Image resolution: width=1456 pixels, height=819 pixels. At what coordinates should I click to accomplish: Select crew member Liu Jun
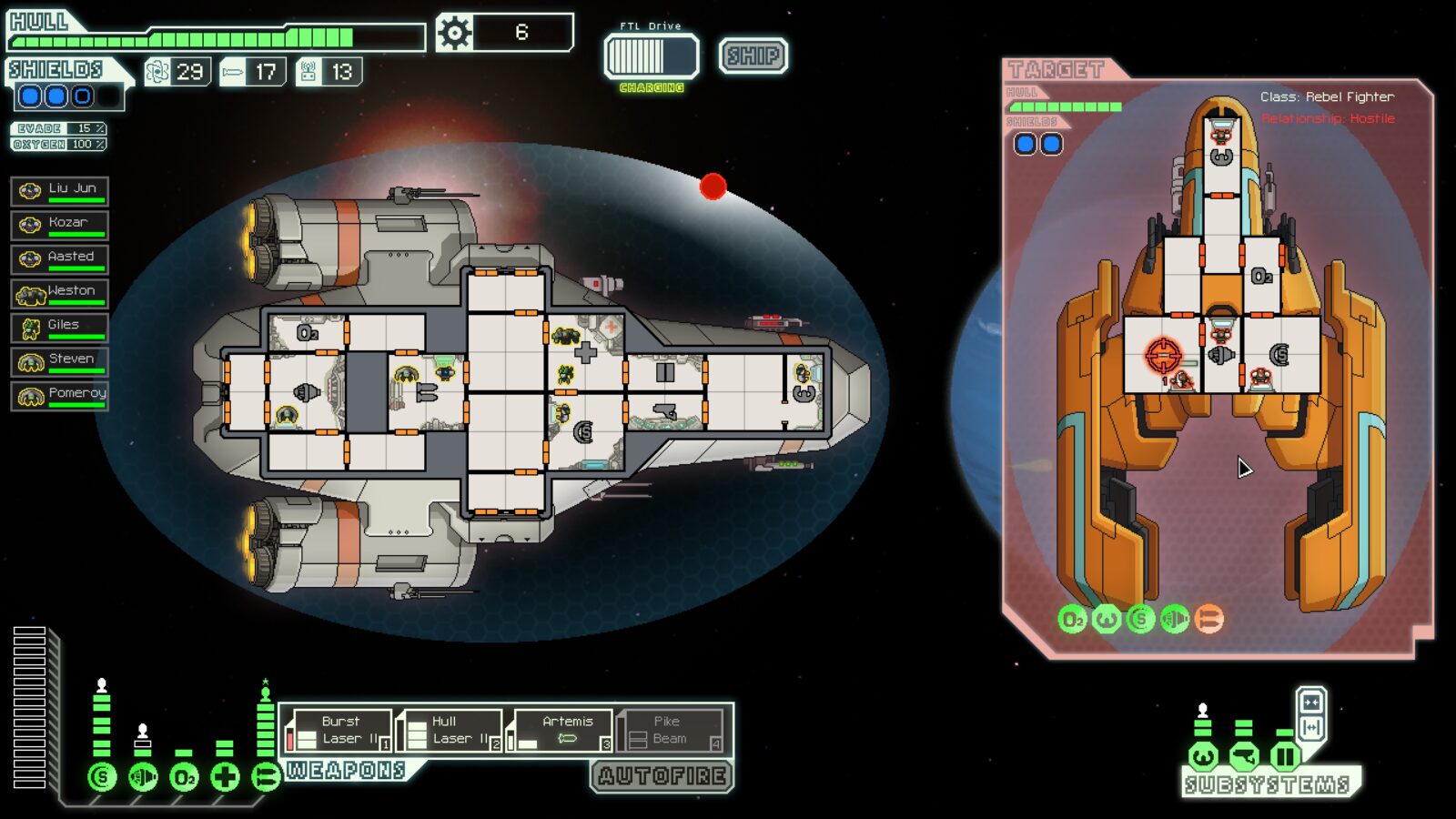click(x=60, y=190)
